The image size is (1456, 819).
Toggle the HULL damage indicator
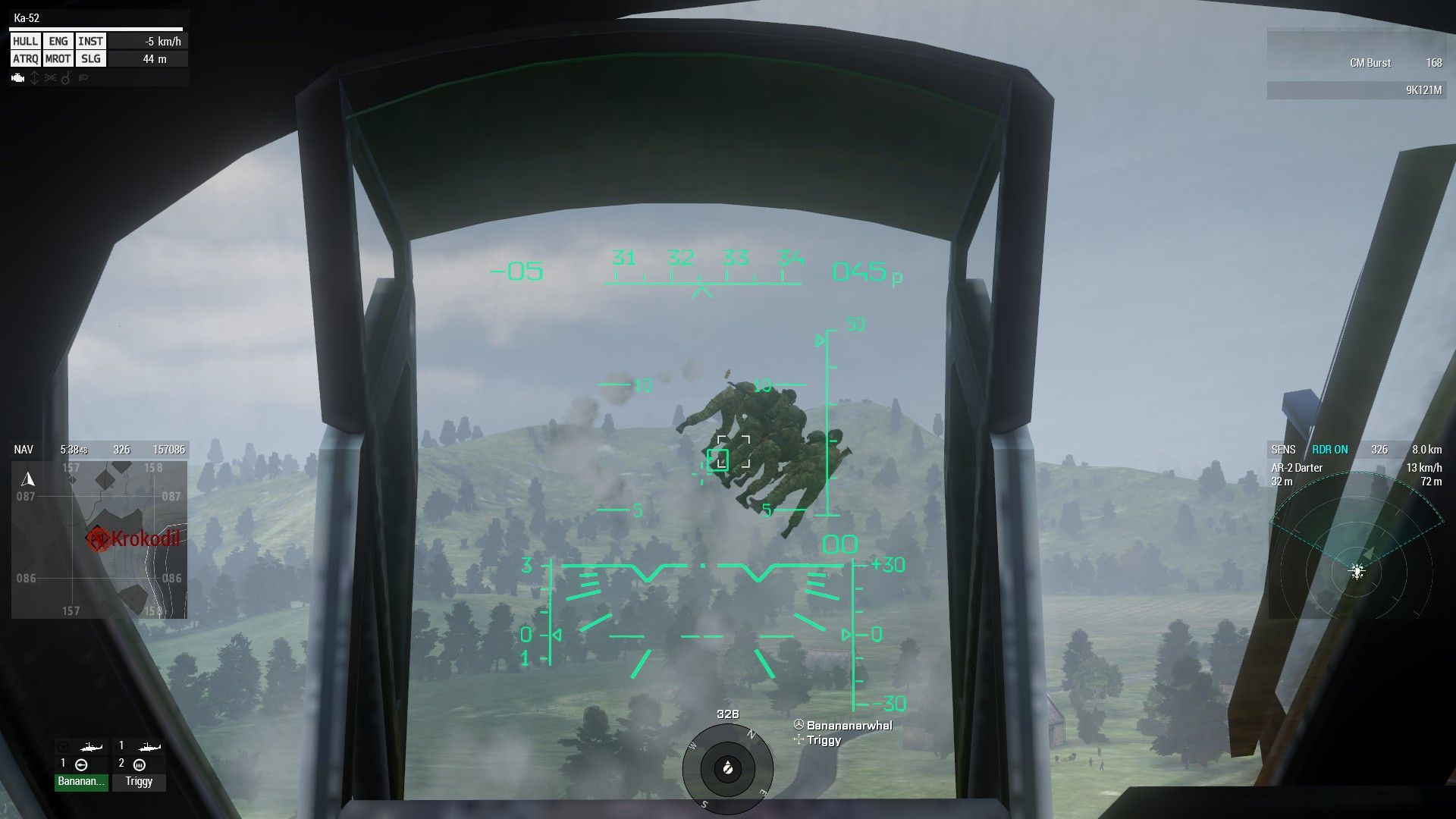(25, 41)
